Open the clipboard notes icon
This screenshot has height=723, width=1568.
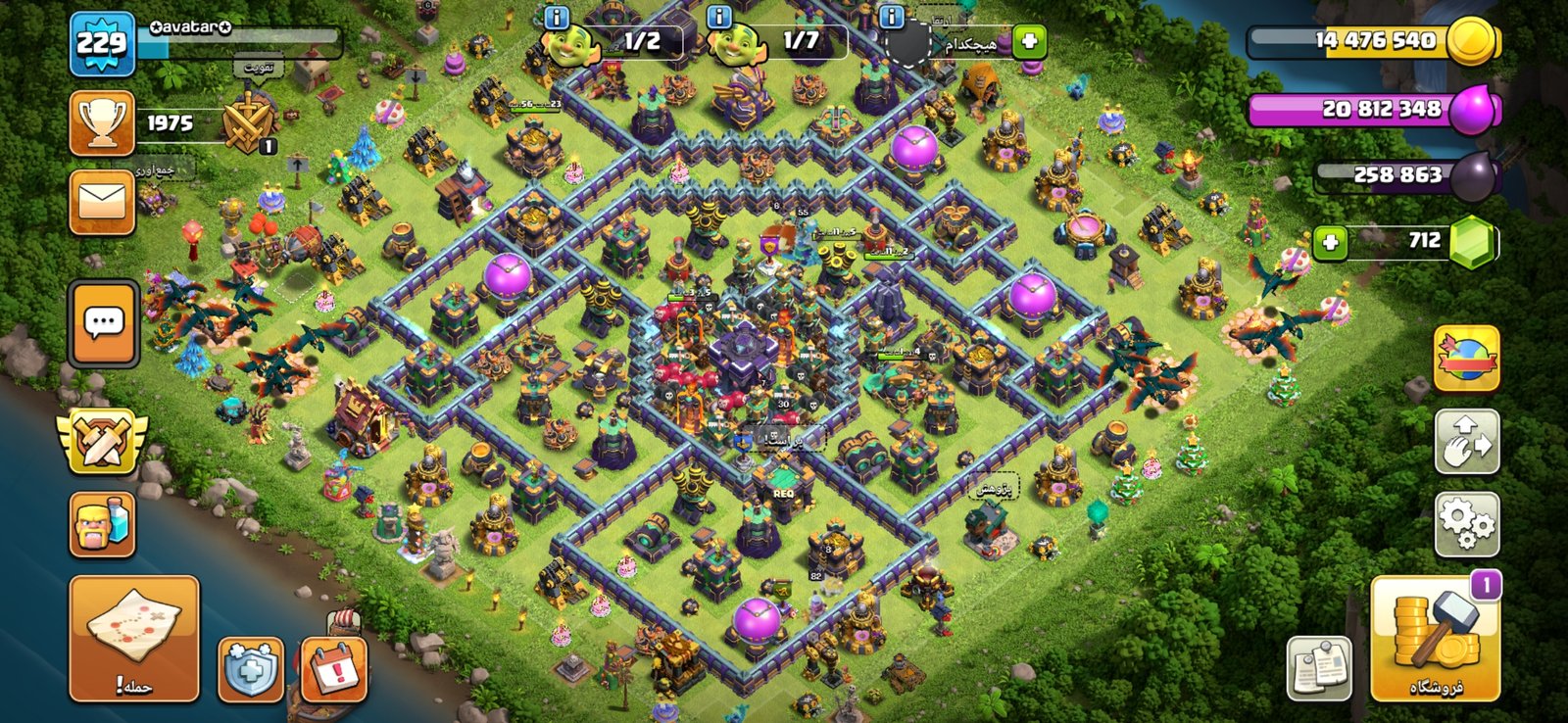click(1319, 668)
